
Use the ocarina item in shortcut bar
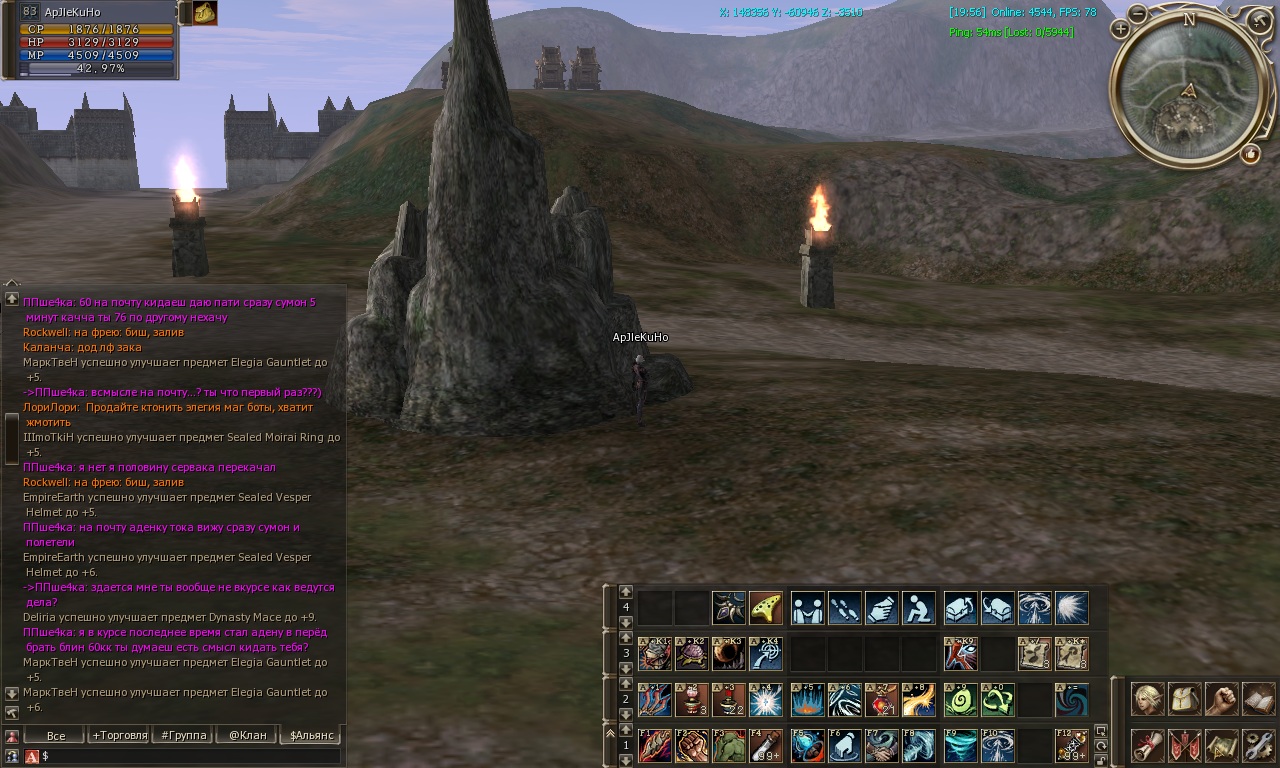pyautogui.click(x=765, y=607)
